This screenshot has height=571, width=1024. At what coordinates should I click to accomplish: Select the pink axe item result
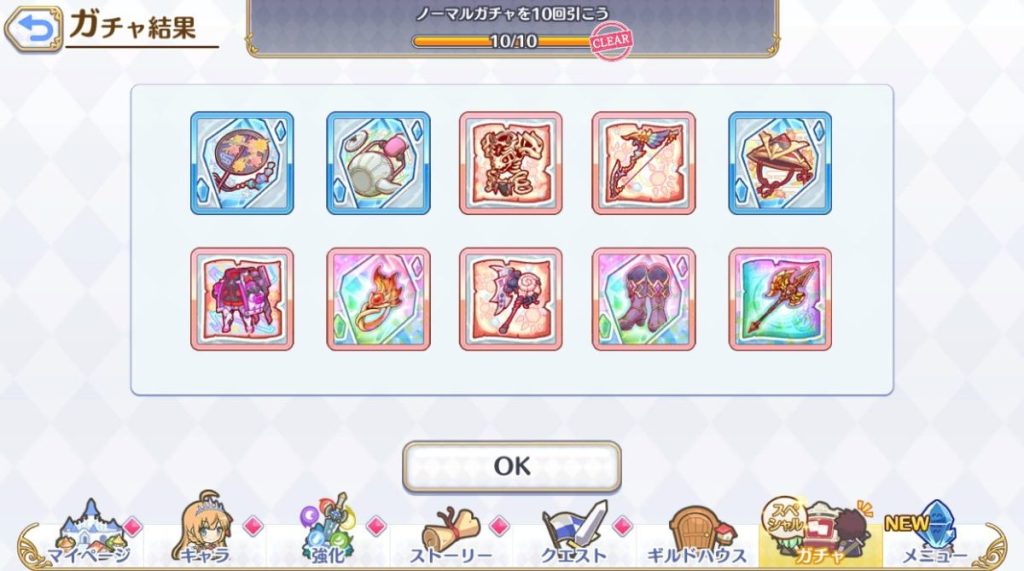(x=511, y=299)
